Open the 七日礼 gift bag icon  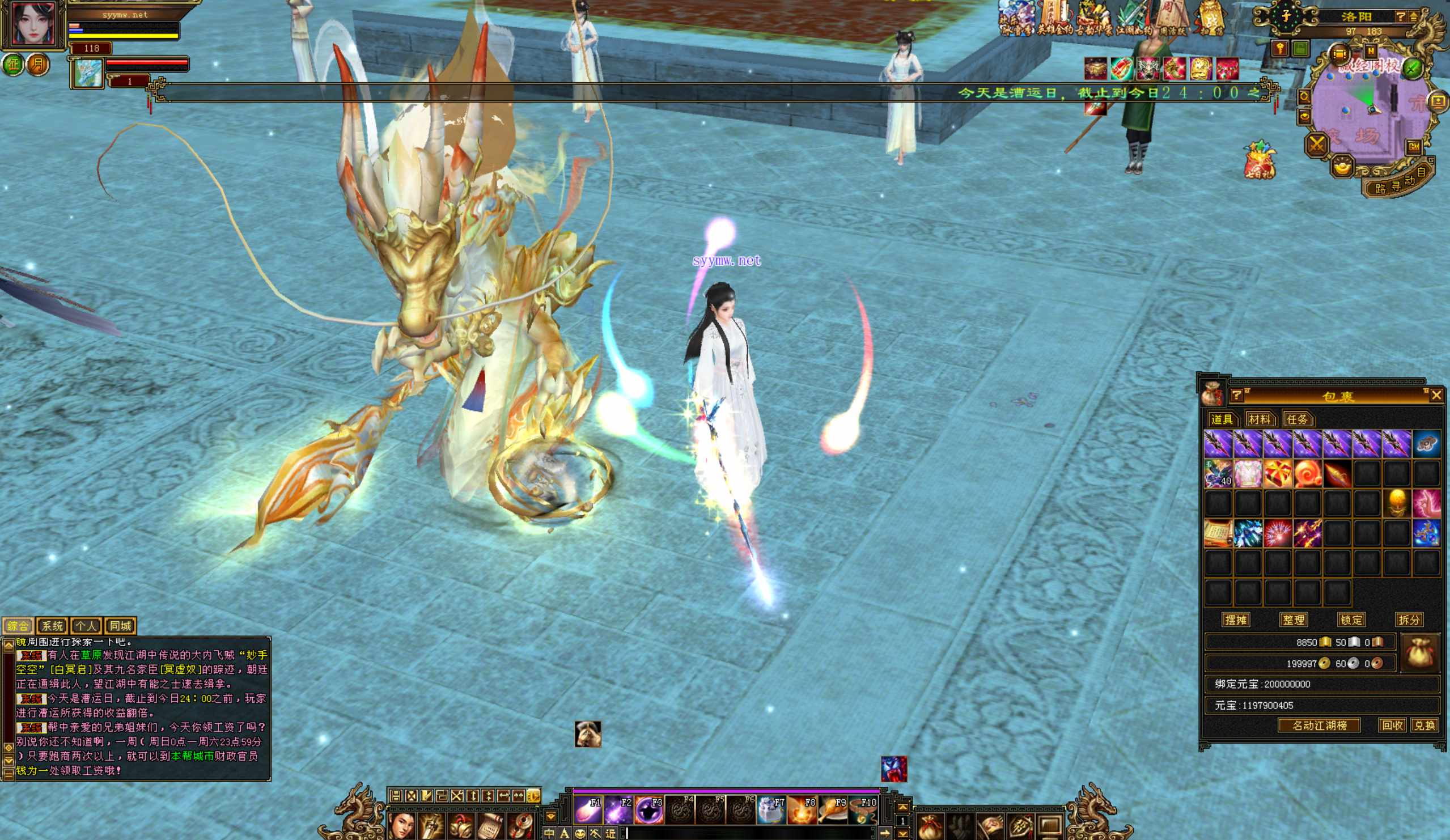click(x=1259, y=159)
